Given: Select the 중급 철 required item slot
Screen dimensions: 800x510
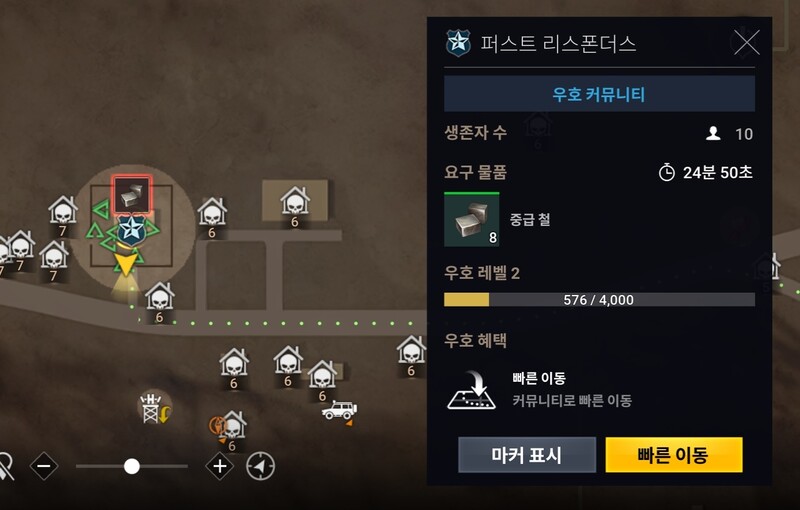Looking at the screenshot, I should point(471,220).
